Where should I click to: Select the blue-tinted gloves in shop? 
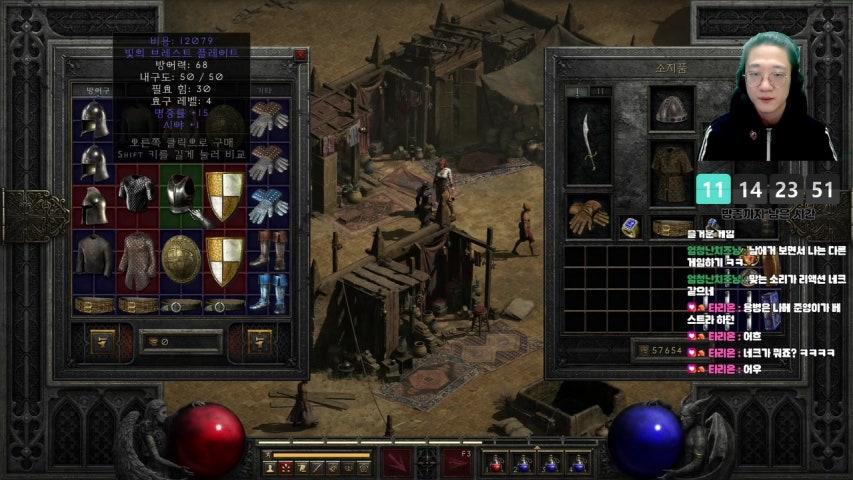point(268,204)
